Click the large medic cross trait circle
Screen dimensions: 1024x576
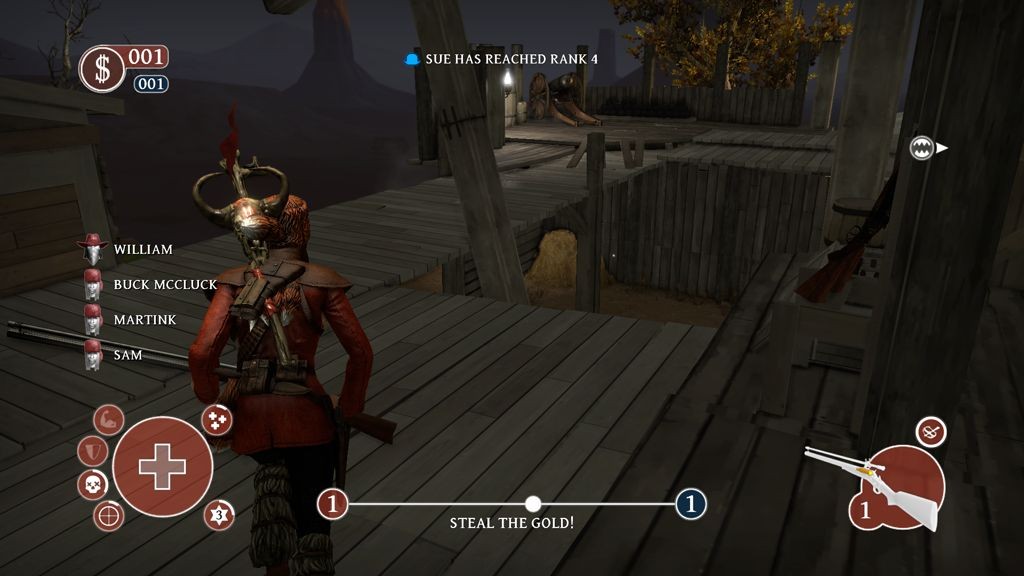(162, 466)
